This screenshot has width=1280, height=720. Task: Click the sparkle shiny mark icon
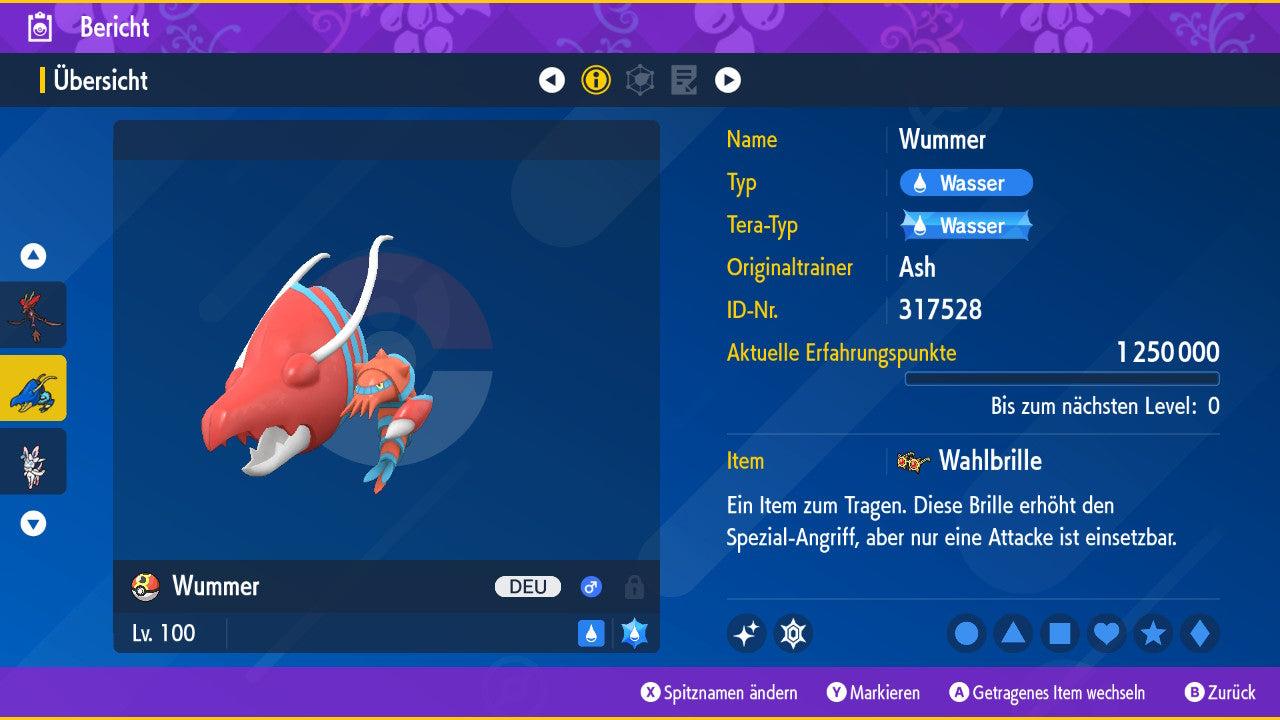pyautogui.click(x=746, y=633)
